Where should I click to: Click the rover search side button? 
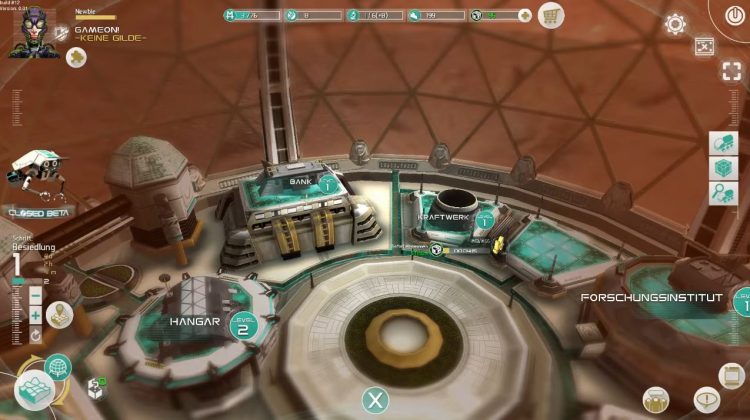click(x=723, y=193)
